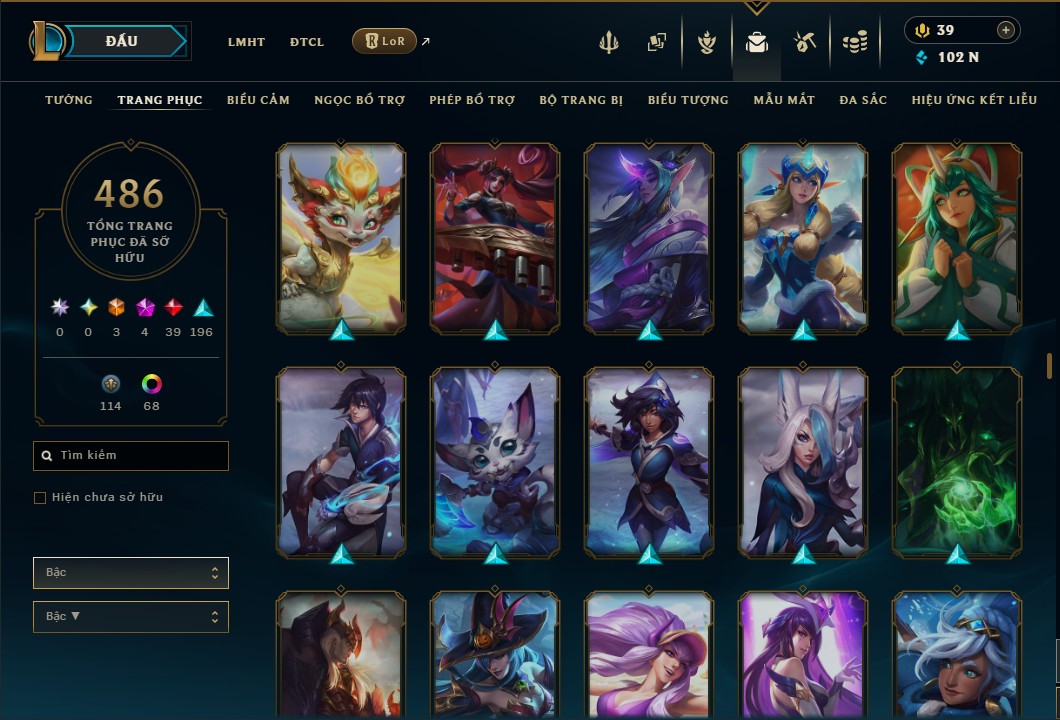Open the LoR link button

pyautogui.click(x=385, y=41)
